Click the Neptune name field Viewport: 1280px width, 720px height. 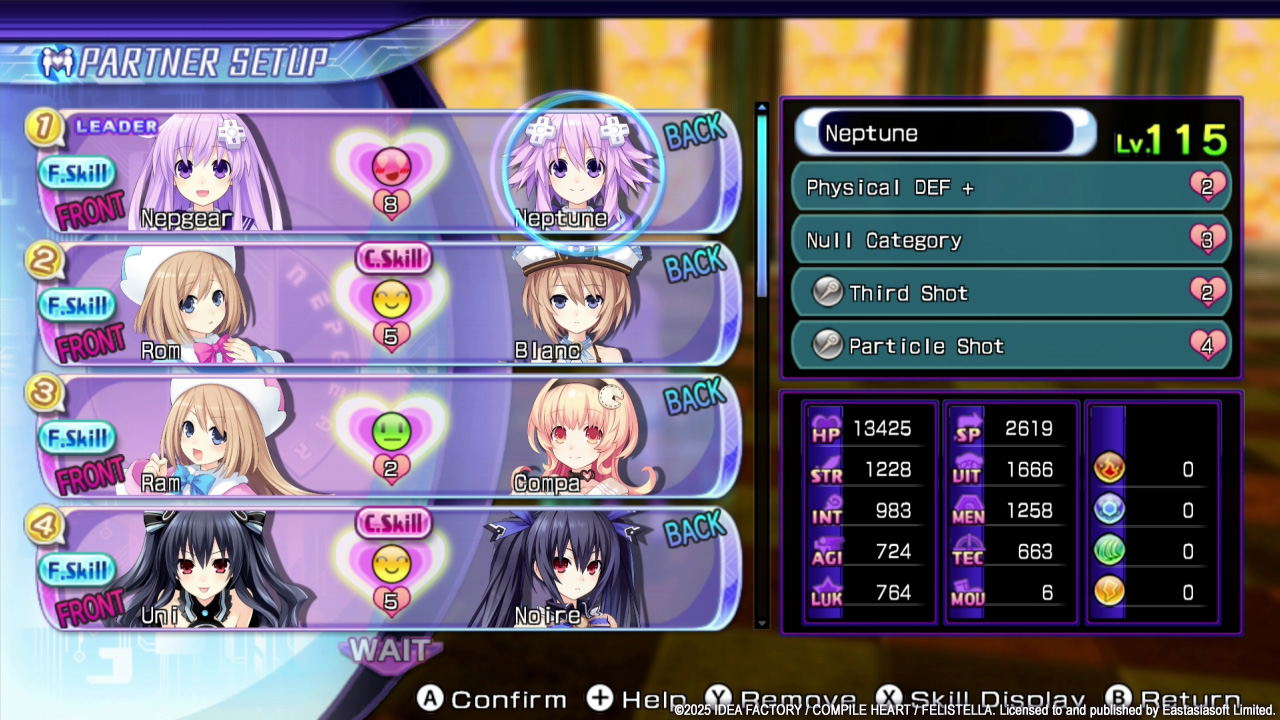click(x=945, y=133)
